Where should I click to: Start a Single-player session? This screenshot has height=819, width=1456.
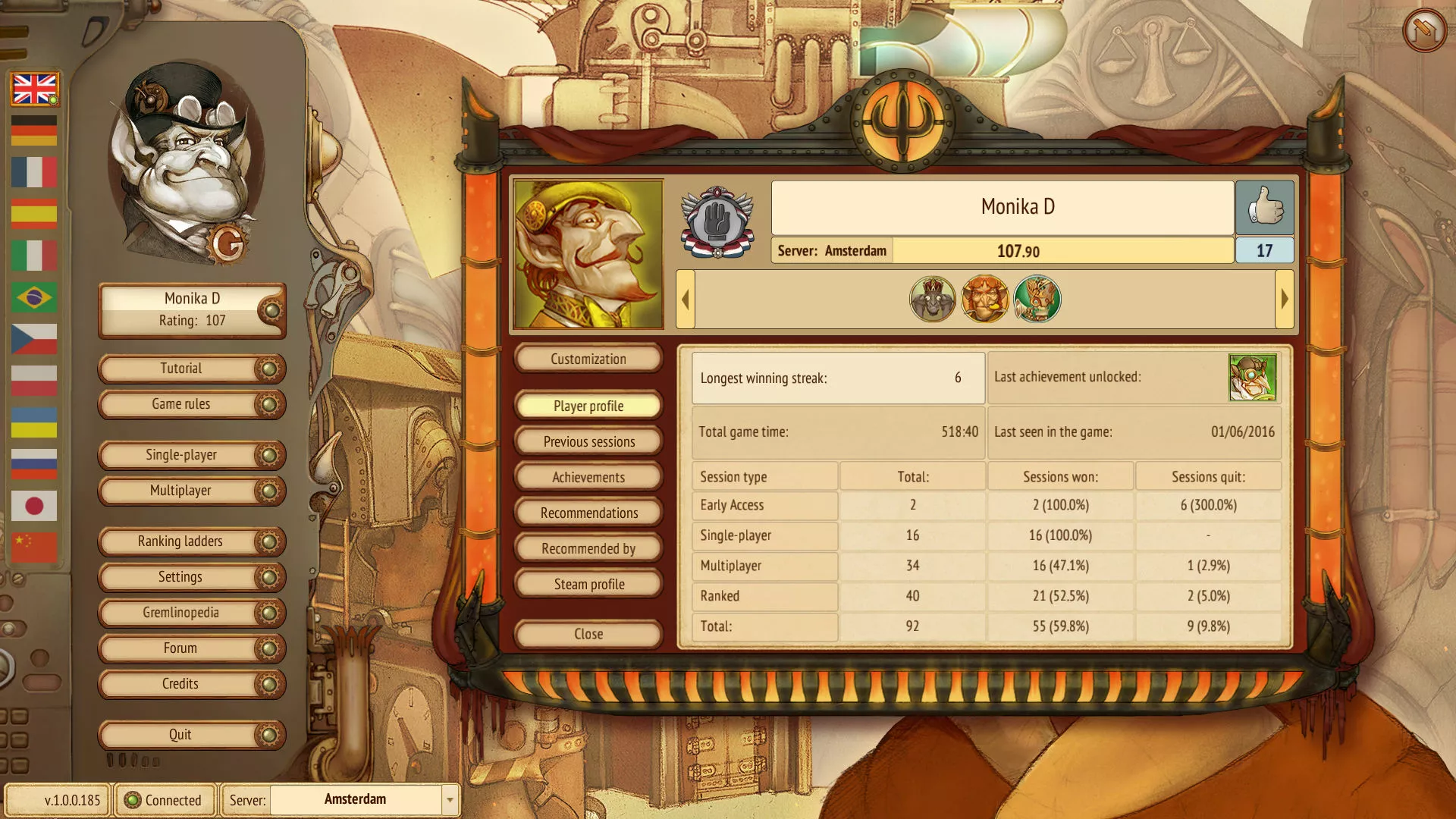(x=182, y=455)
